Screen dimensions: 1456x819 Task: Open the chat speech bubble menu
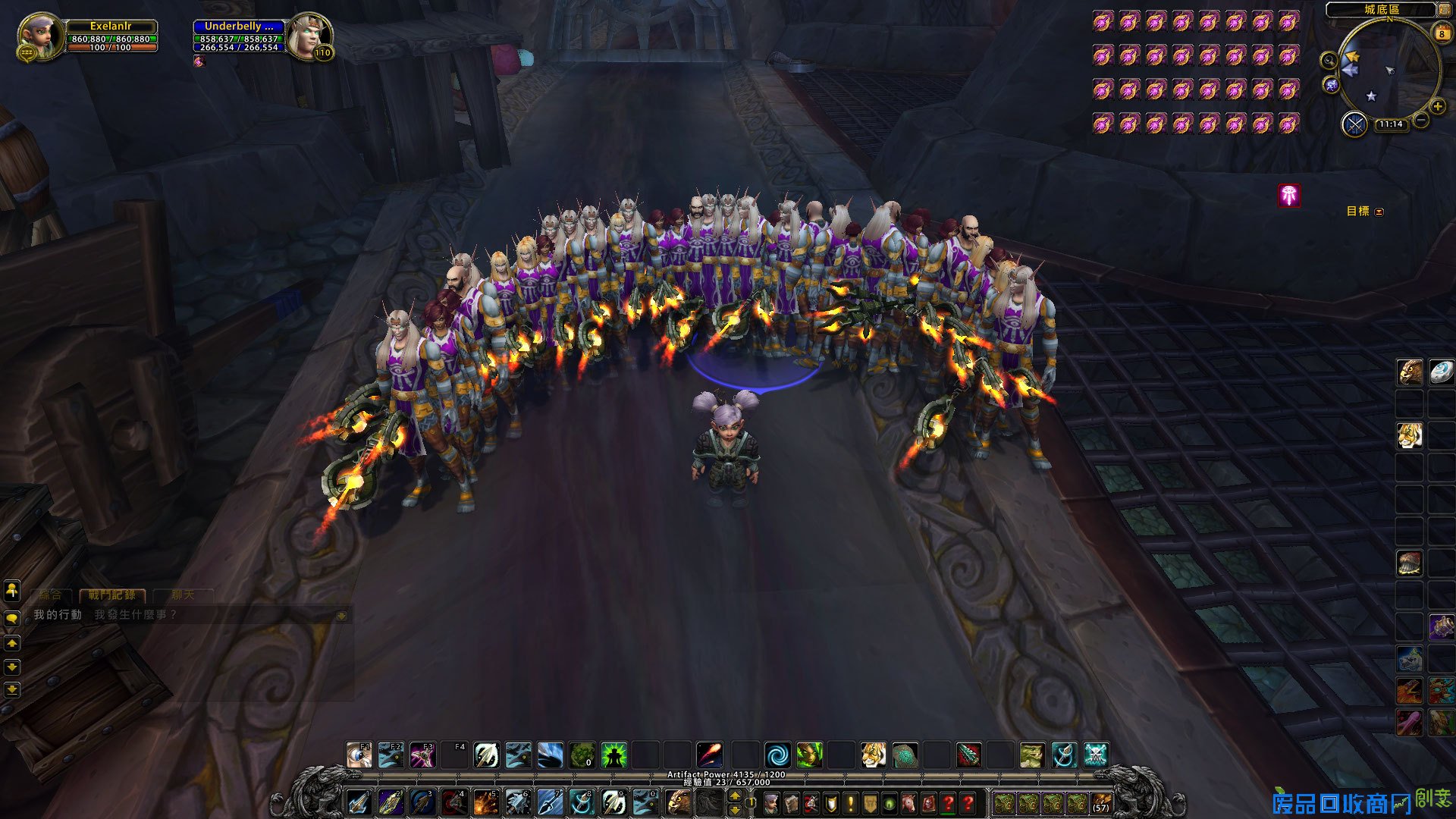tap(12, 618)
